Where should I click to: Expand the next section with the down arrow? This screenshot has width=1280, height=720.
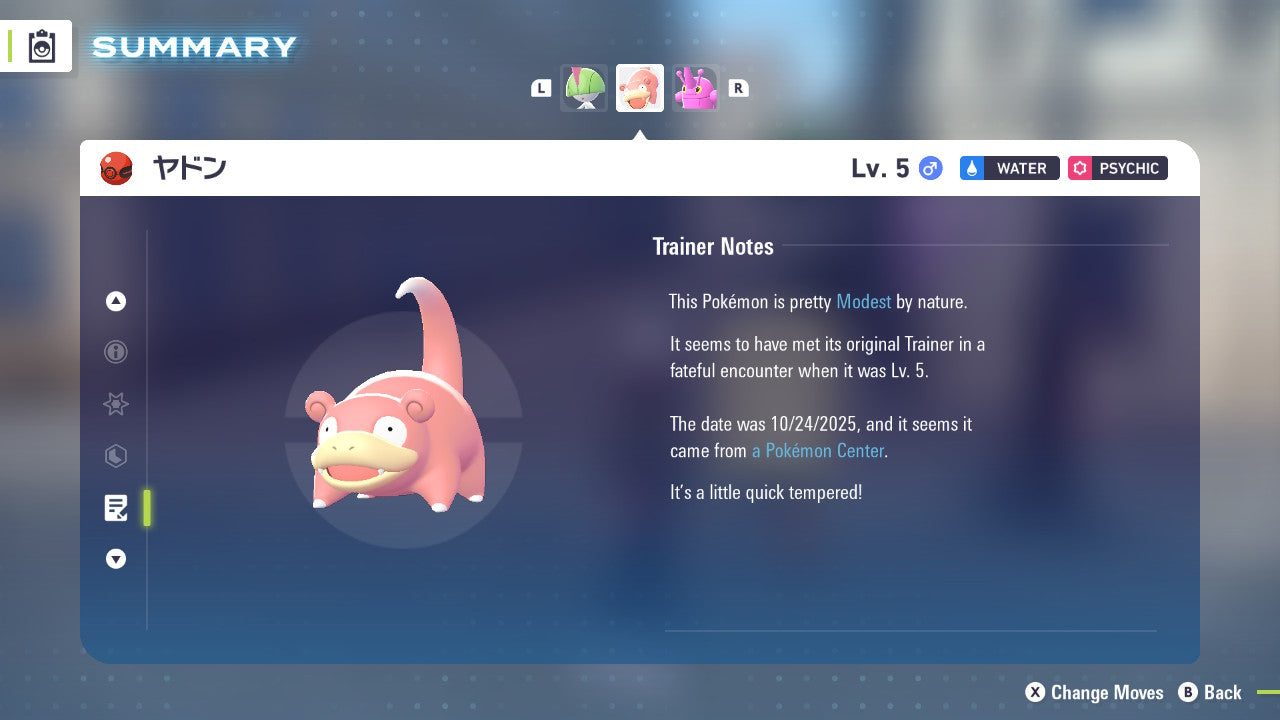(116, 559)
